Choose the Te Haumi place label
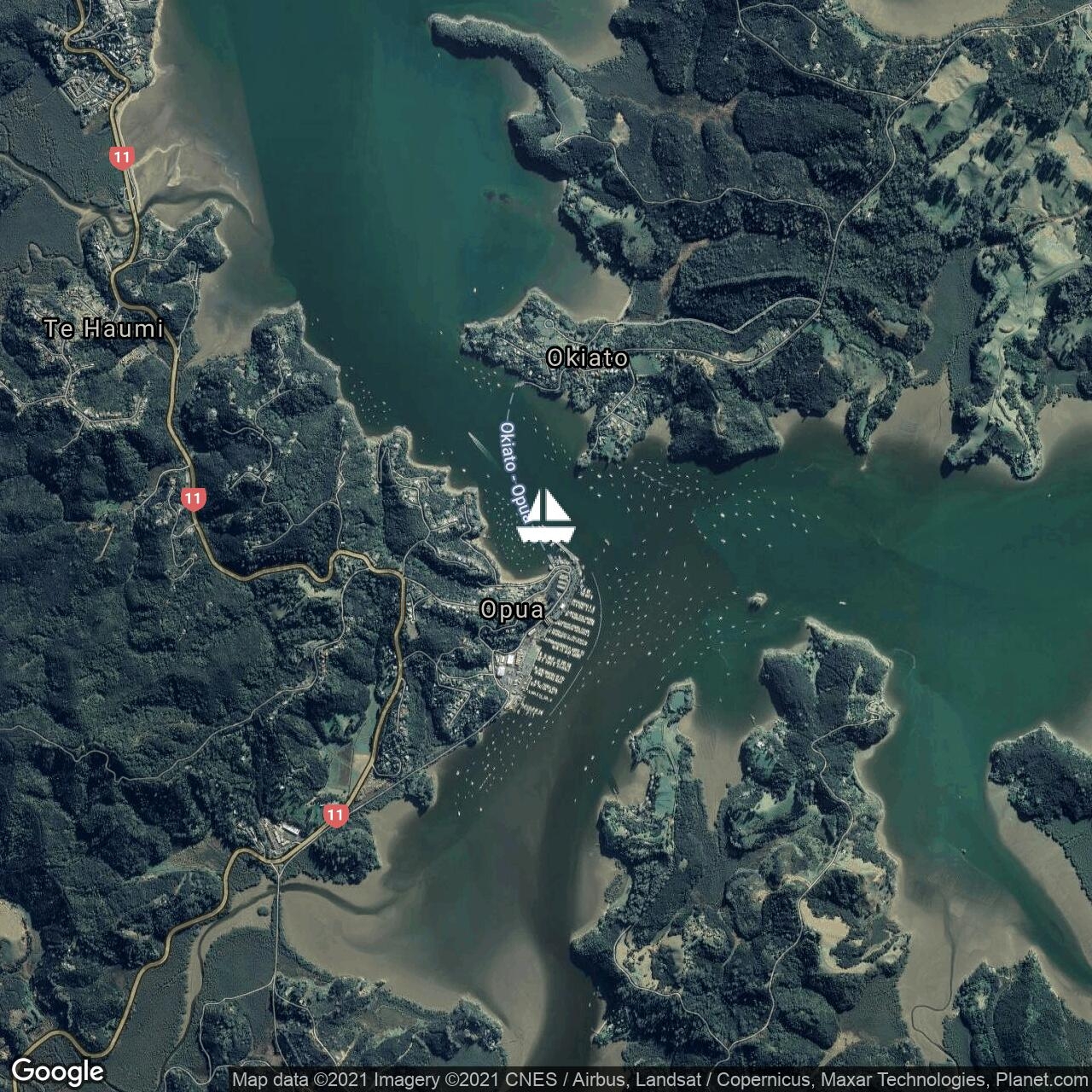 pos(103,328)
